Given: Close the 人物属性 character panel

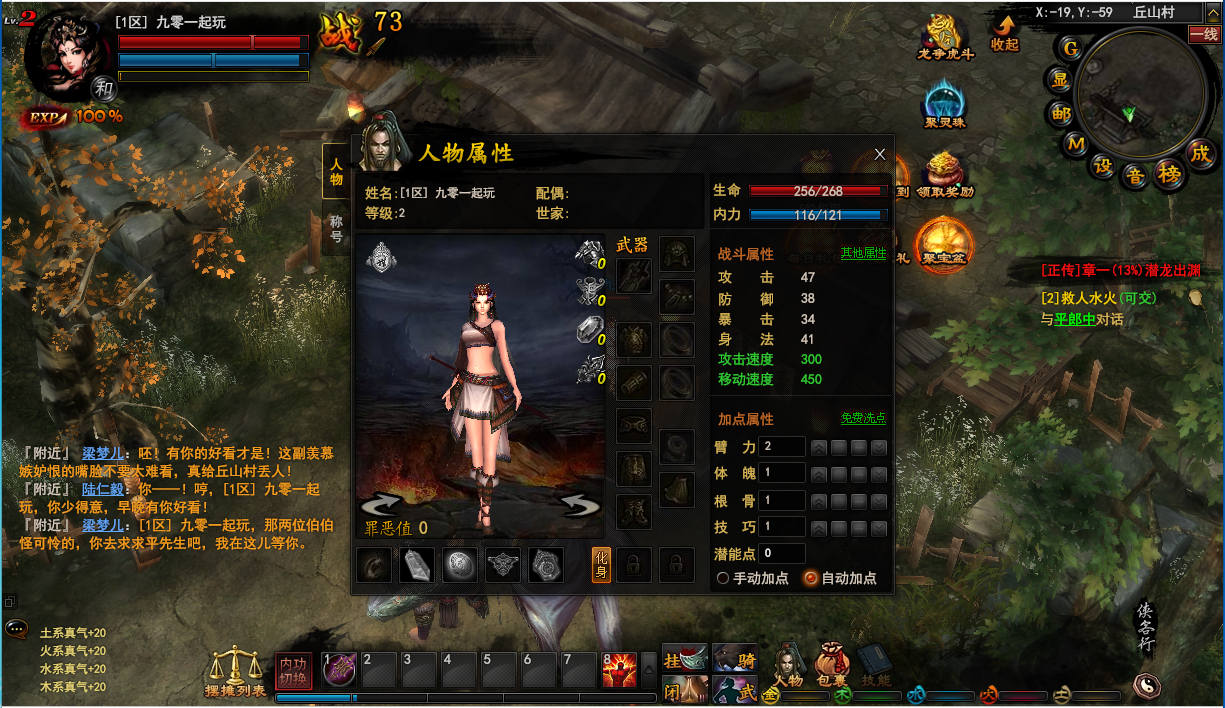Looking at the screenshot, I should pyautogui.click(x=880, y=154).
